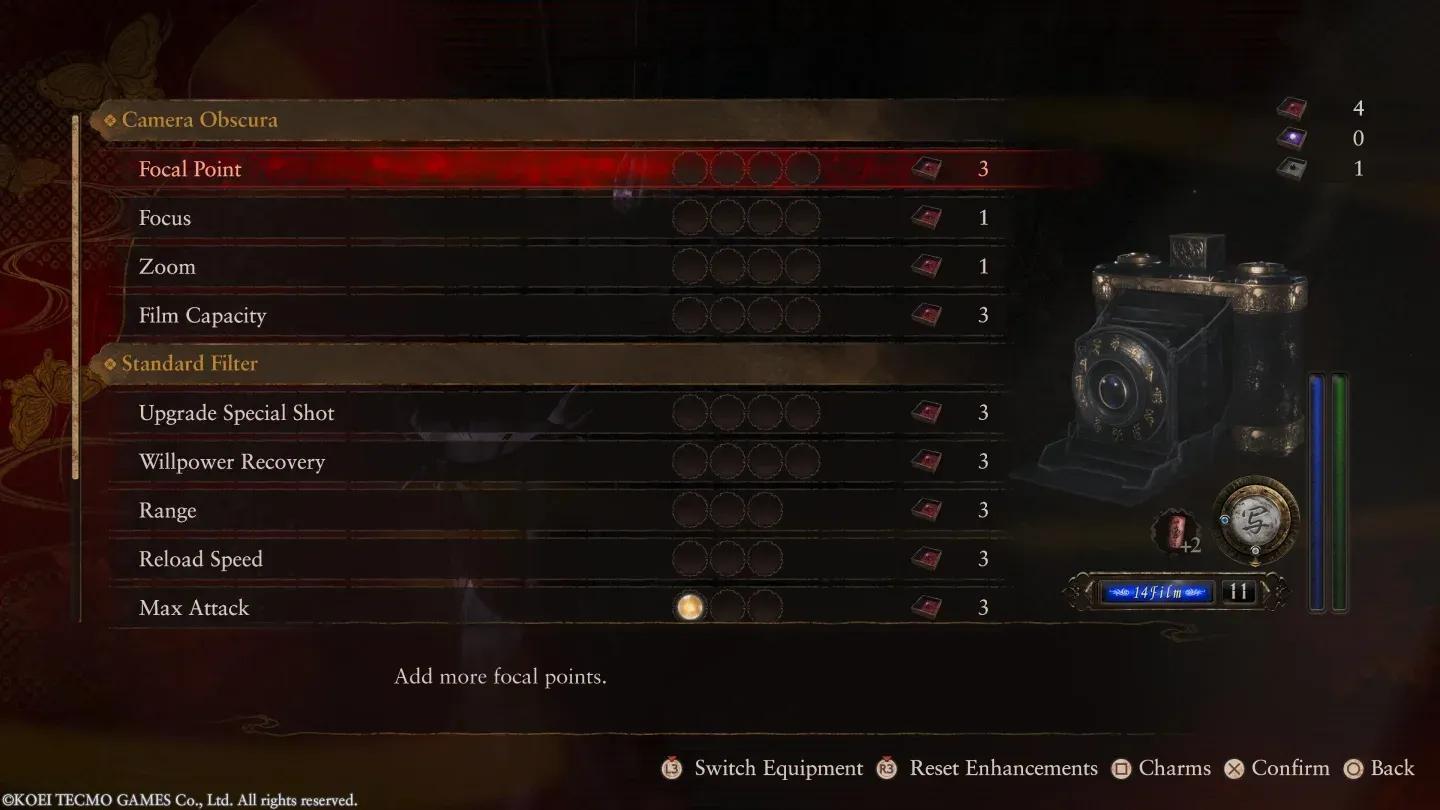Click the upgrade list scrollbar
This screenshot has width=1440, height=810.
pyautogui.click(x=76, y=300)
